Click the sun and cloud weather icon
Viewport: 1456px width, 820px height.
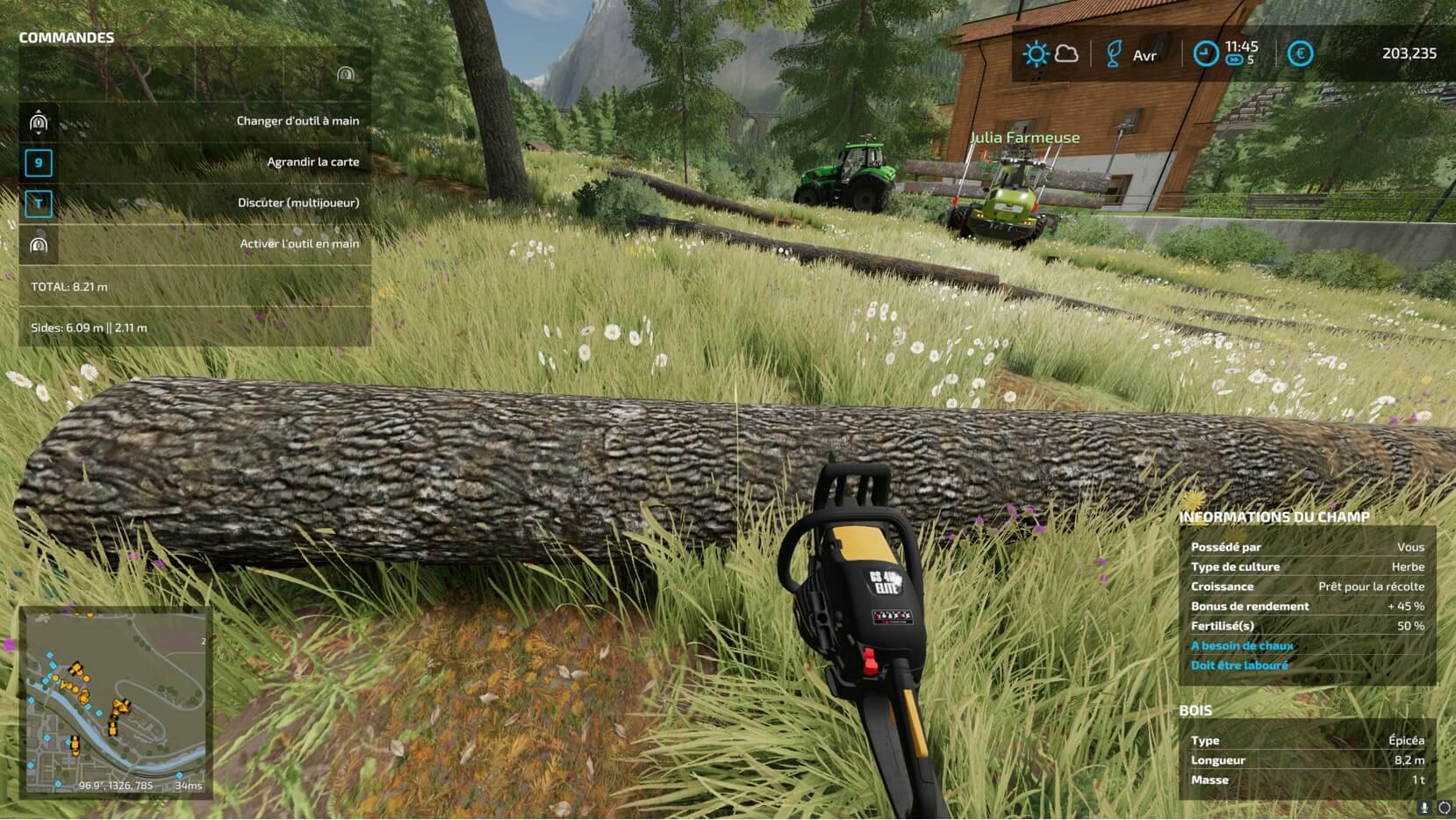(x=1050, y=54)
